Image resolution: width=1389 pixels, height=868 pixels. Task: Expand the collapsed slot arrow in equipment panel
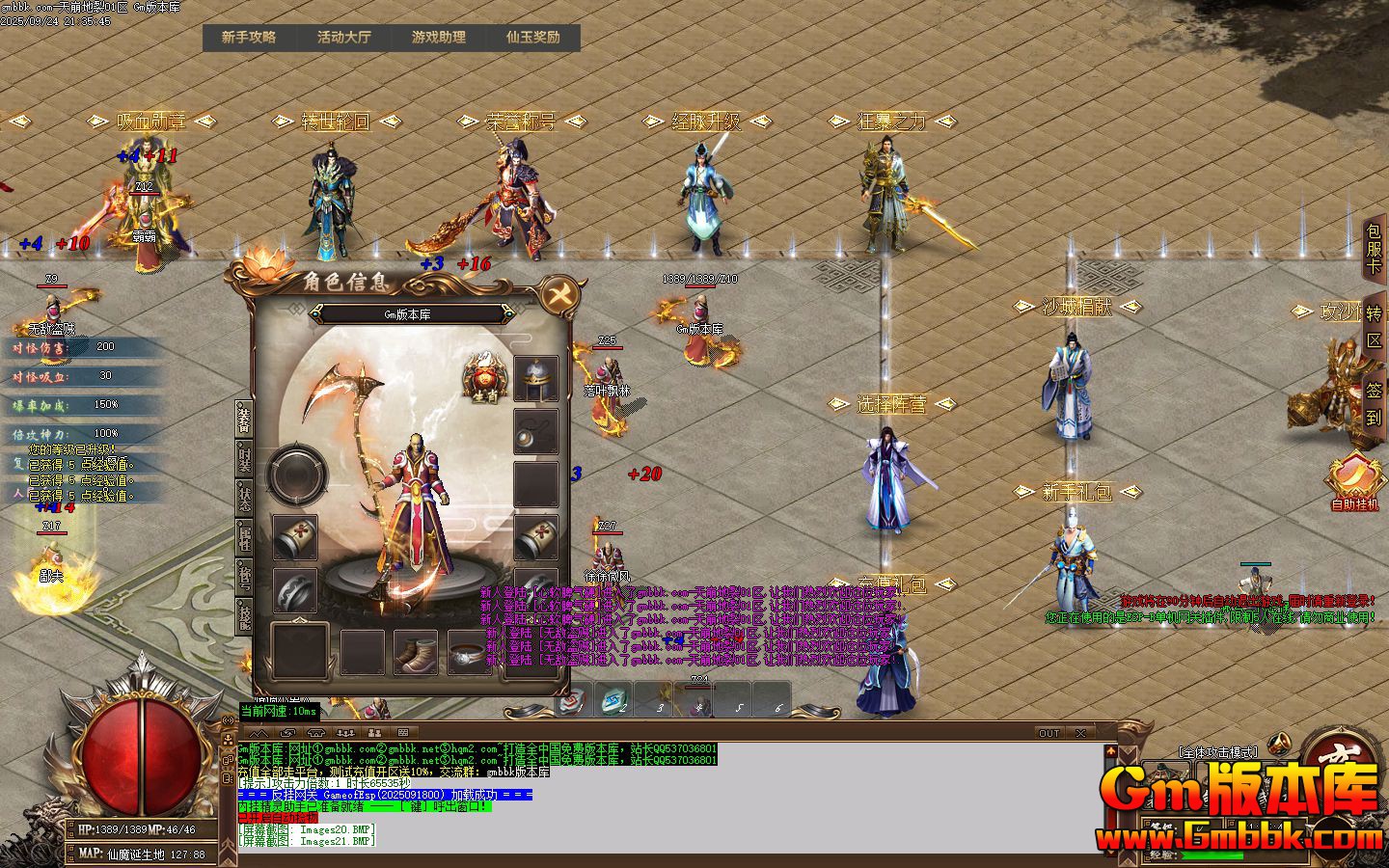(x=301, y=621)
